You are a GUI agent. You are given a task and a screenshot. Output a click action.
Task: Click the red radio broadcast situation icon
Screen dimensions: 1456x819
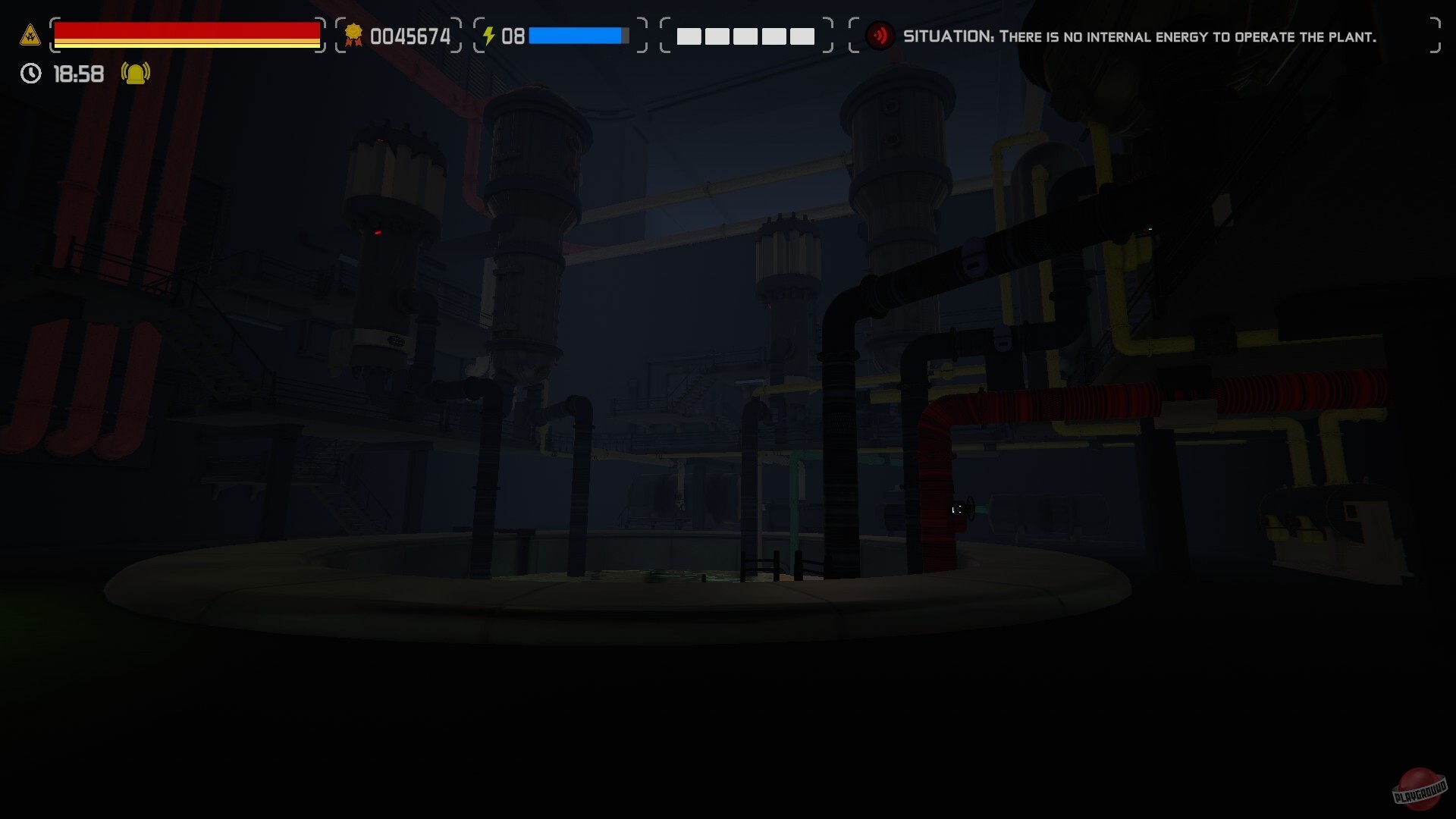tap(881, 35)
